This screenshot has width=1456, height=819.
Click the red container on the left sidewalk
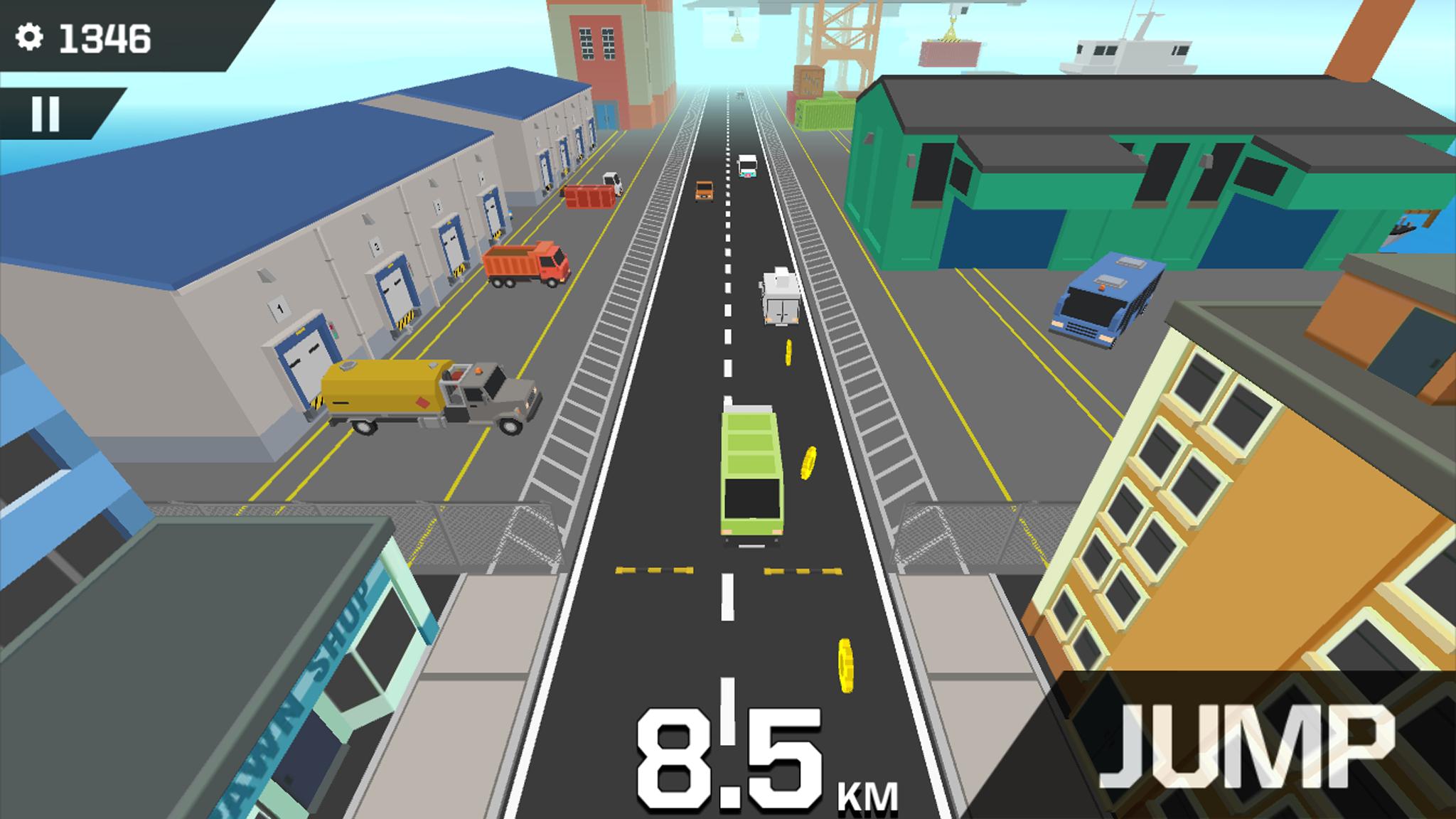tap(590, 196)
